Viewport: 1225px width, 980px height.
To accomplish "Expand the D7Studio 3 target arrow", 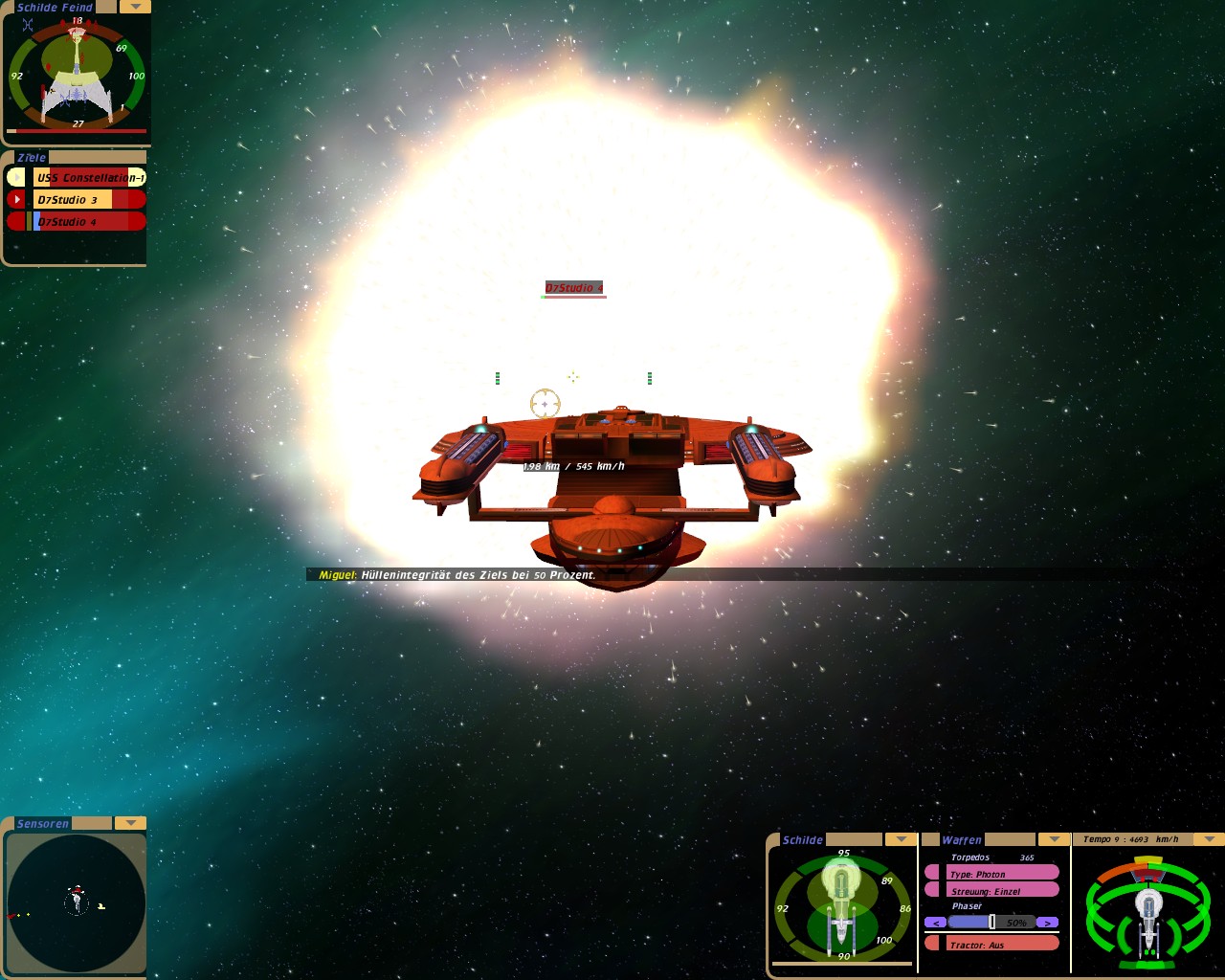I will pyautogui.click(x=16, y=199).
